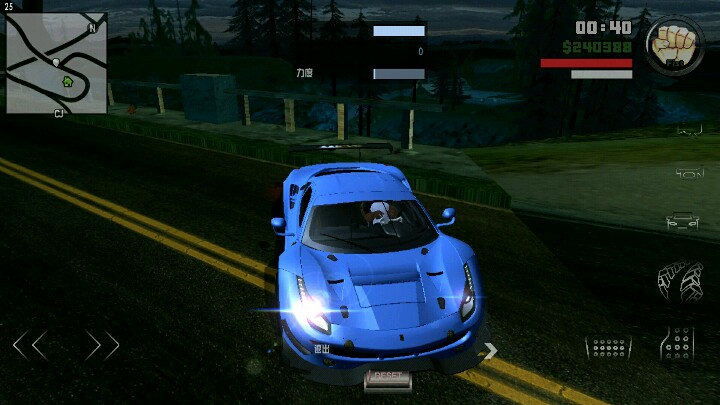Screen dimensions: 720x405
Task: Select the 退出 exit label
Action: (322, 349)
